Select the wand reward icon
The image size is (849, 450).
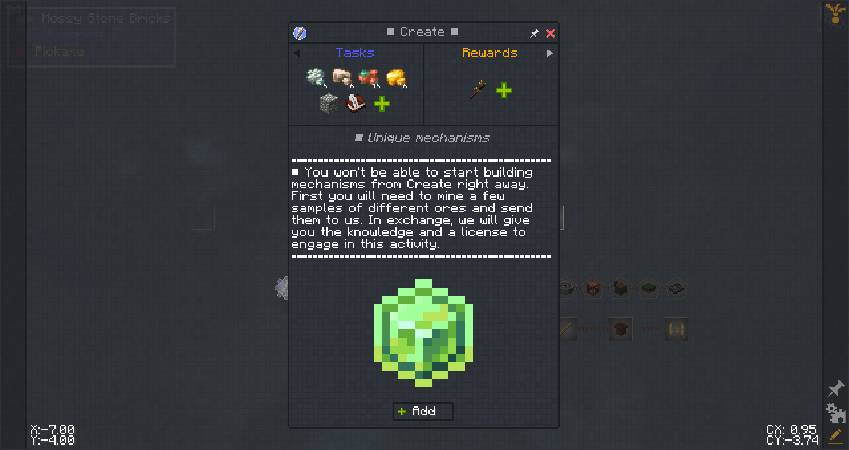tap(478, 91)
